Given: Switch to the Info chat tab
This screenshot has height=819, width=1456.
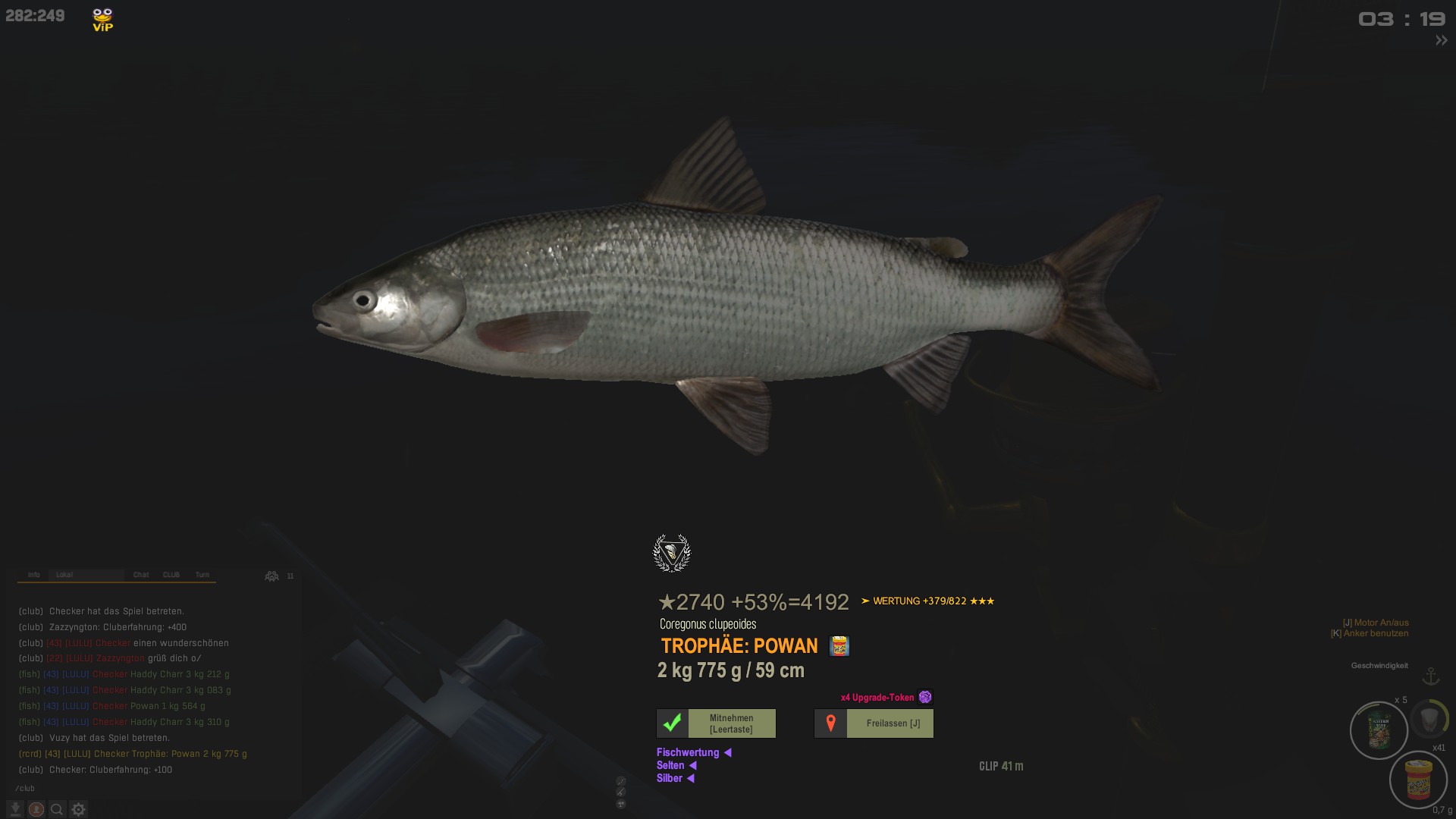Looking at the screenshot, I should 34,575.
